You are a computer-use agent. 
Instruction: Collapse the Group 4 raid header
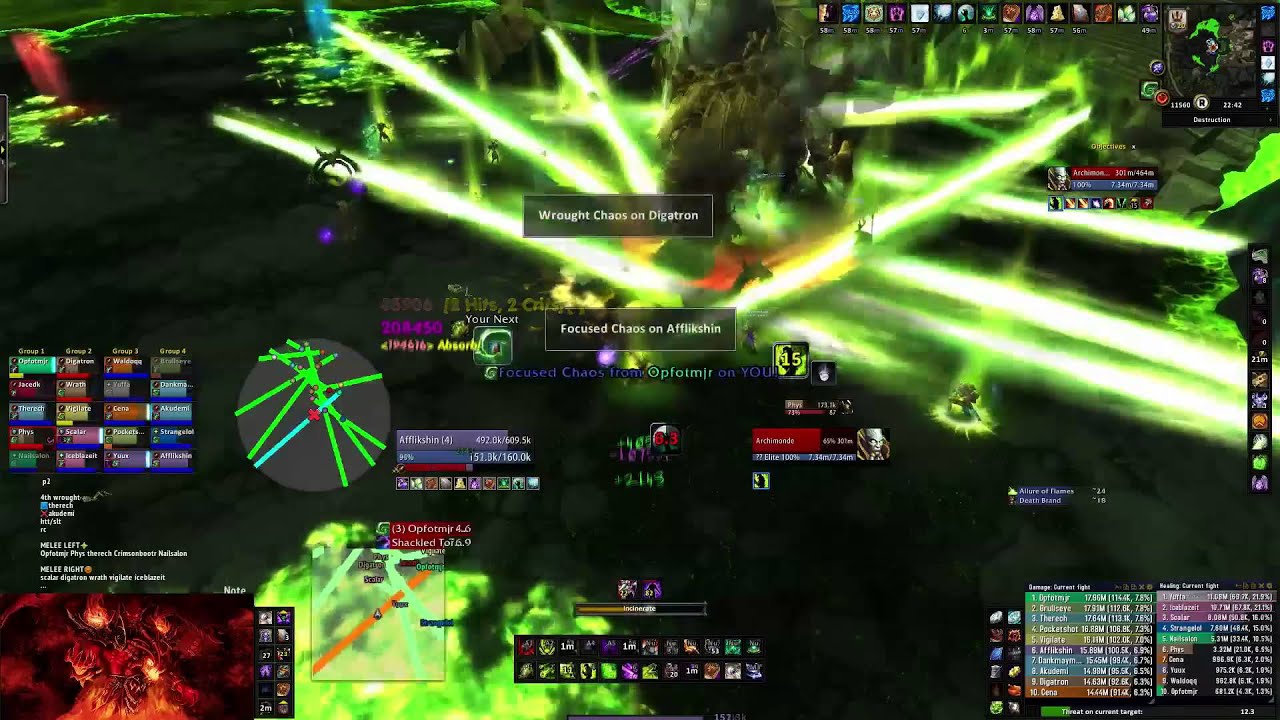172,351
